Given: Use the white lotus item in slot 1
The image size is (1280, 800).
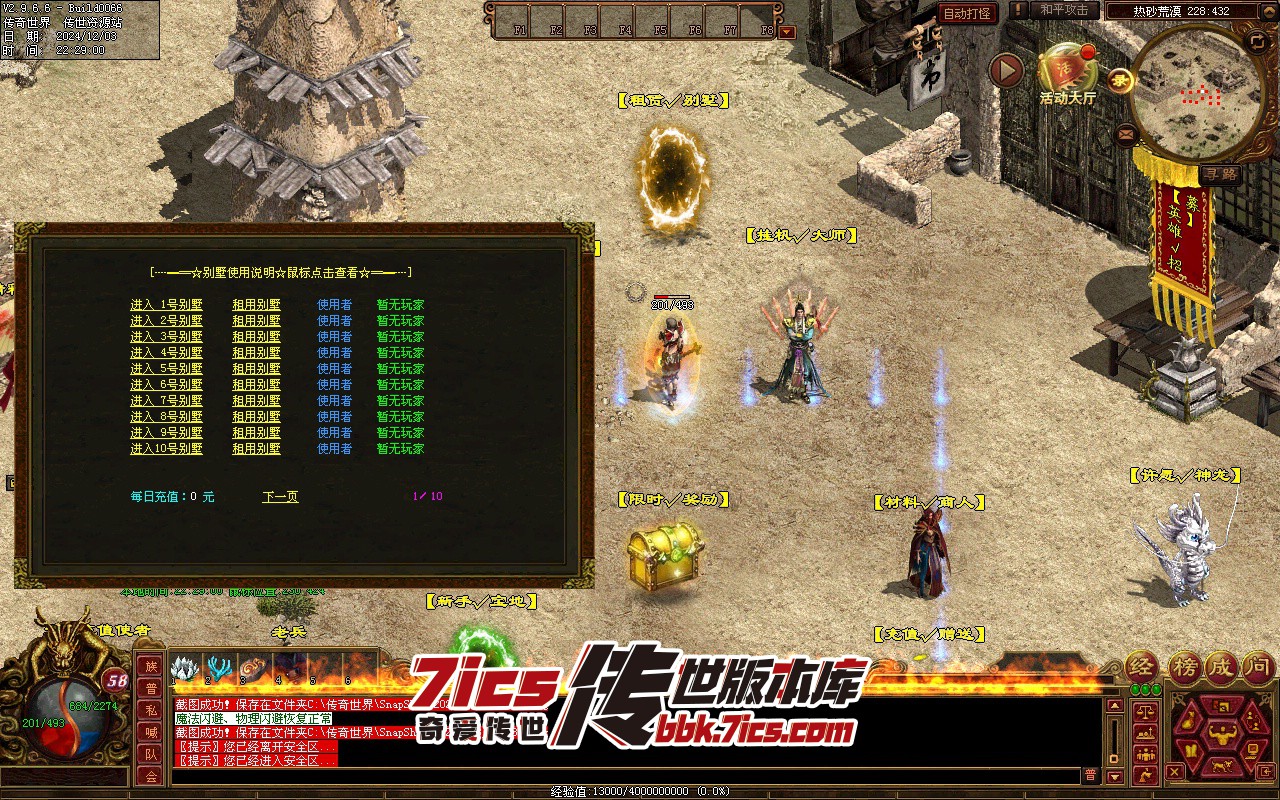Looking at the screenshot, I should coord(186,669).
